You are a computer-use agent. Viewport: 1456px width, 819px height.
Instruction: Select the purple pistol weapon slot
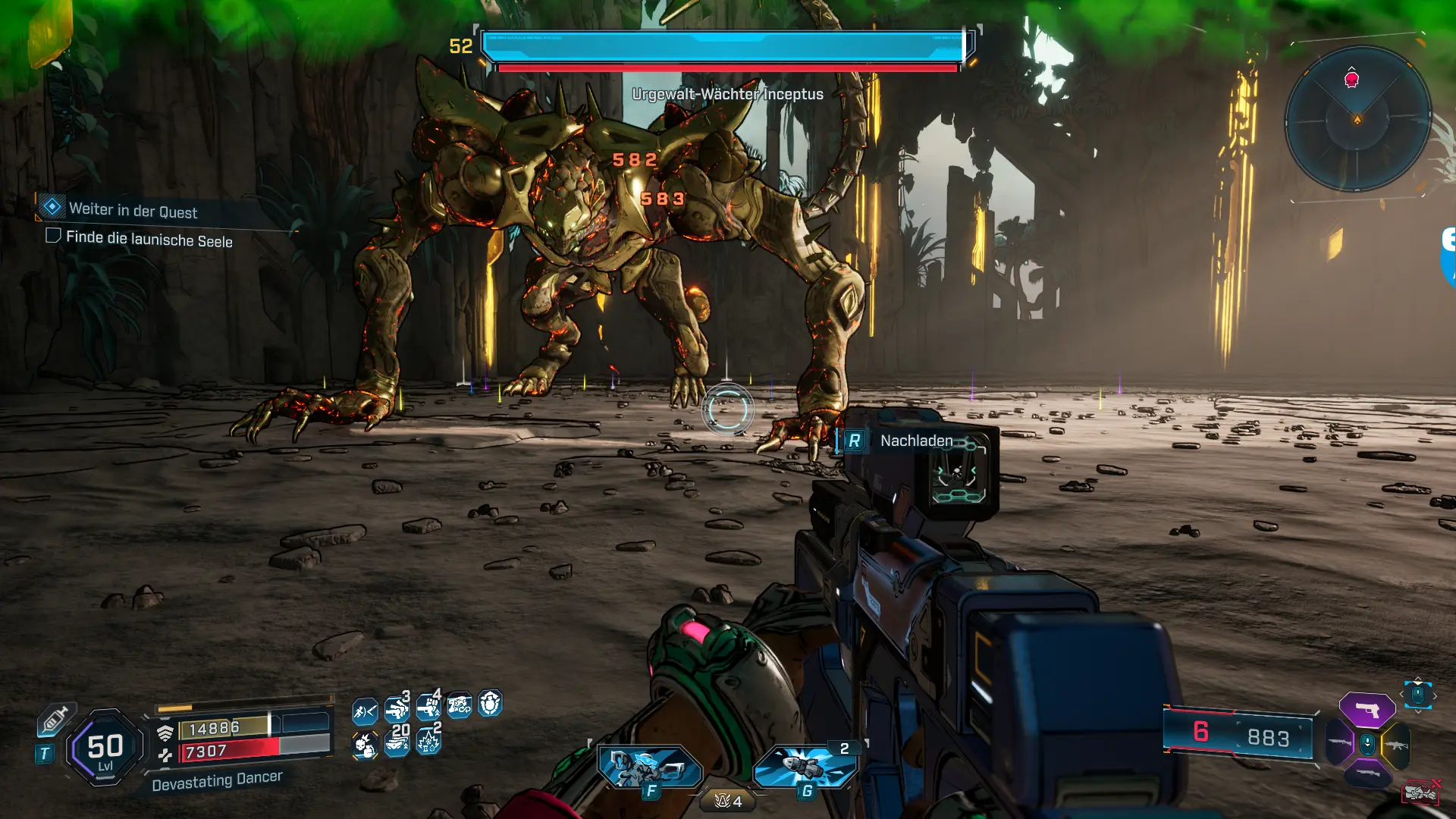pos(1367,710)
